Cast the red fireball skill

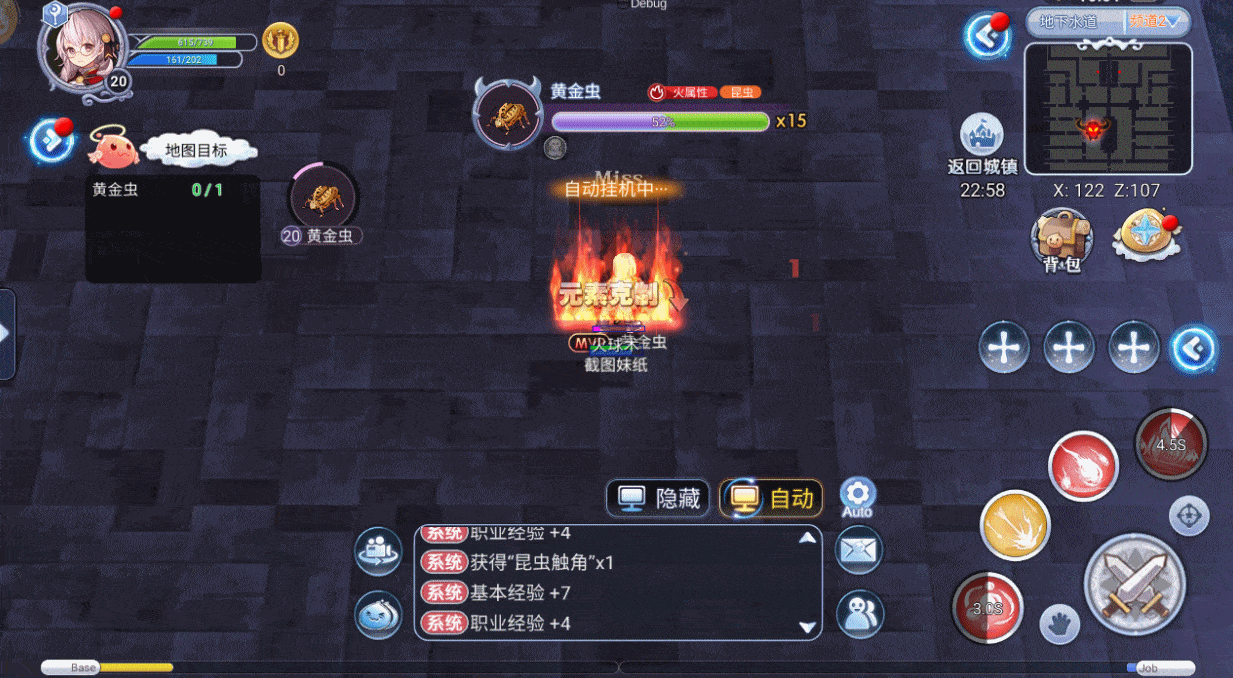coord(1082,466)
